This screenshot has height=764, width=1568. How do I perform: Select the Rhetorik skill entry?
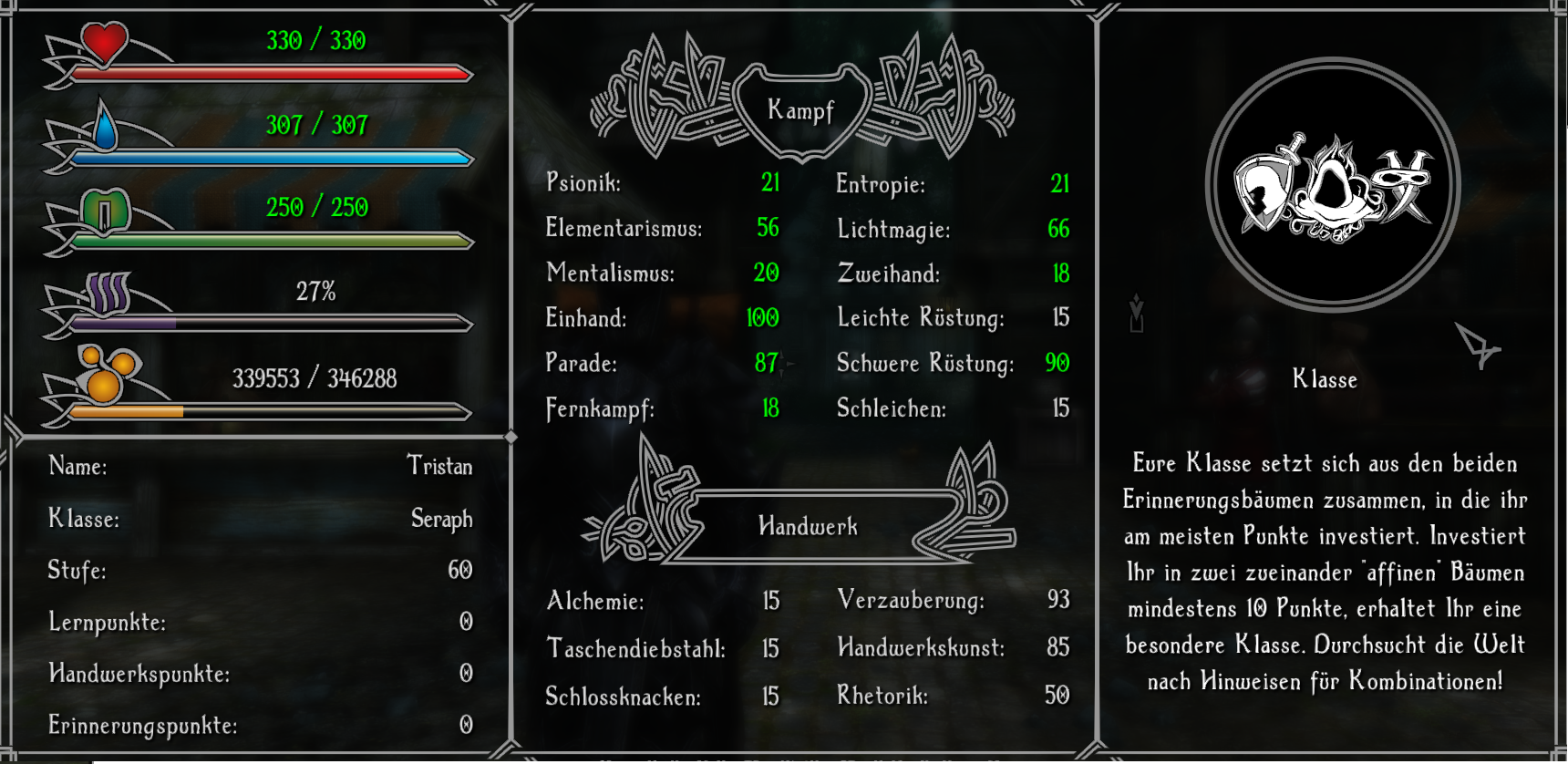[953, 695]
